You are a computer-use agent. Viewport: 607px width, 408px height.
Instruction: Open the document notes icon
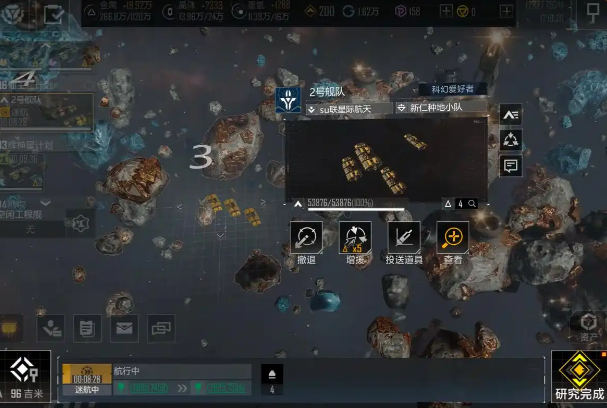click(x=87, y=326)
